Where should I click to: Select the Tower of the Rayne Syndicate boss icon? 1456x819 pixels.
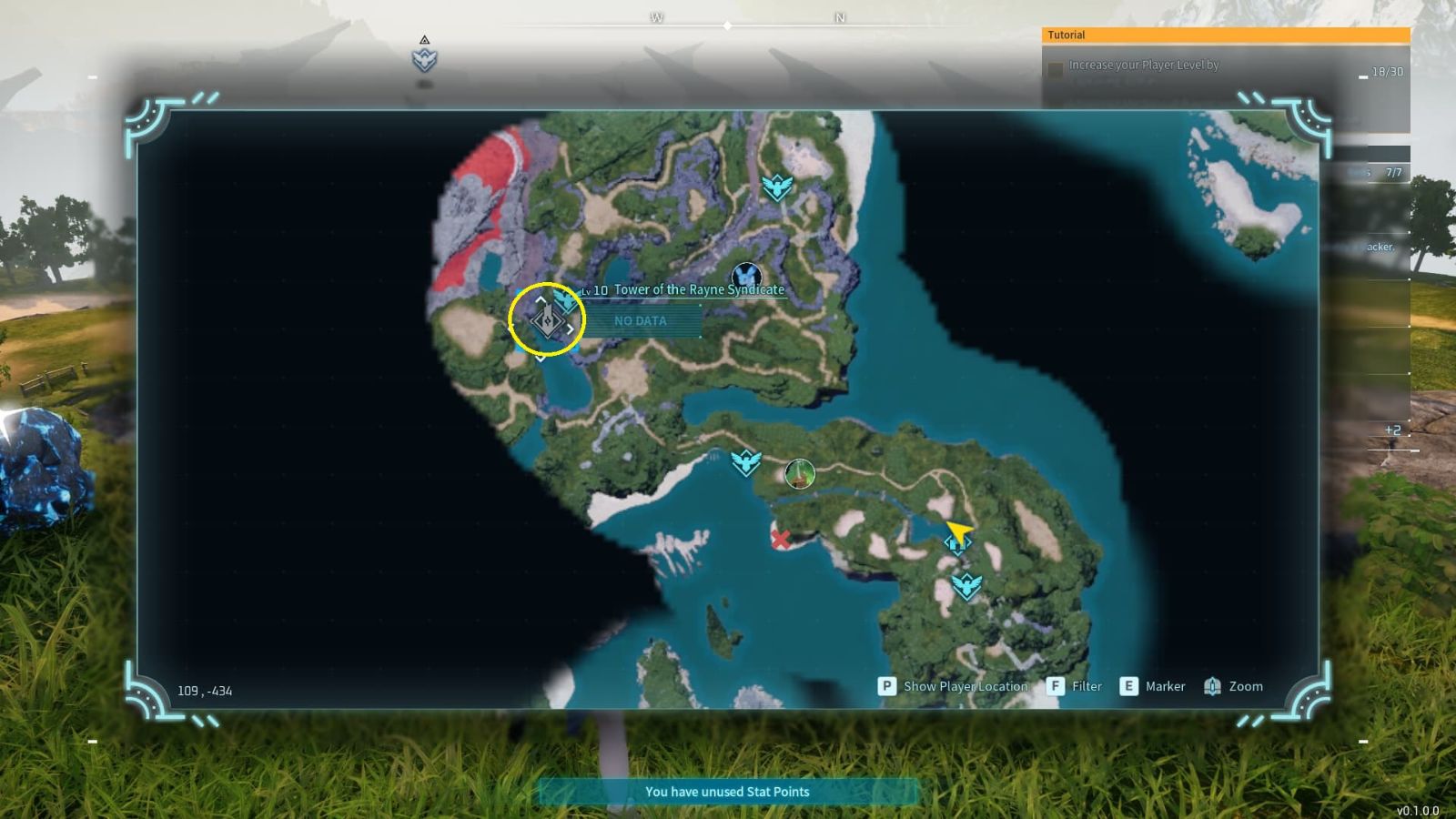point(748,273)
